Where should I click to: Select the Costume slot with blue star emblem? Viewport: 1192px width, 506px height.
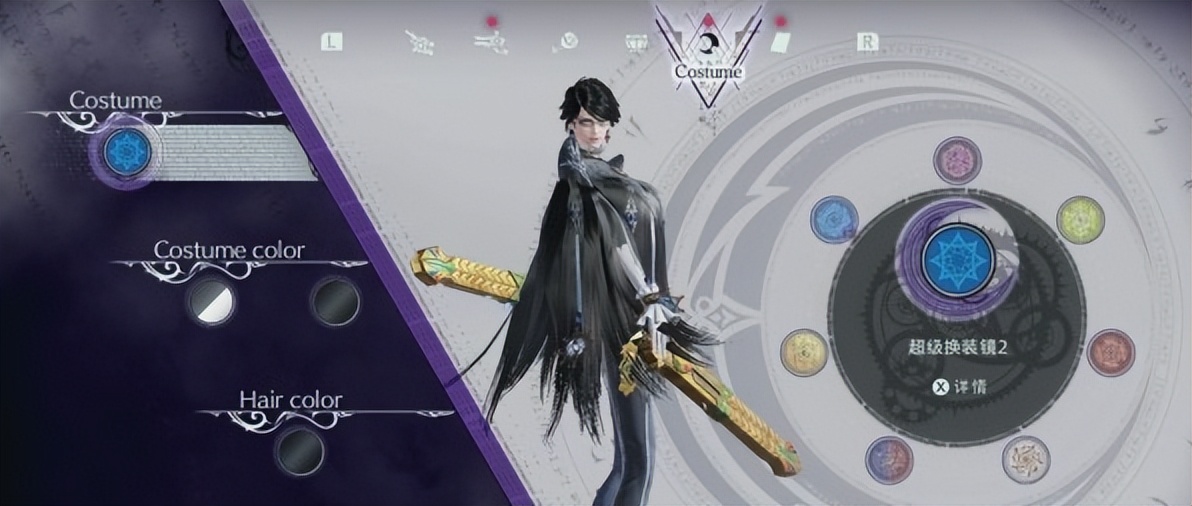tap(127, 151)
